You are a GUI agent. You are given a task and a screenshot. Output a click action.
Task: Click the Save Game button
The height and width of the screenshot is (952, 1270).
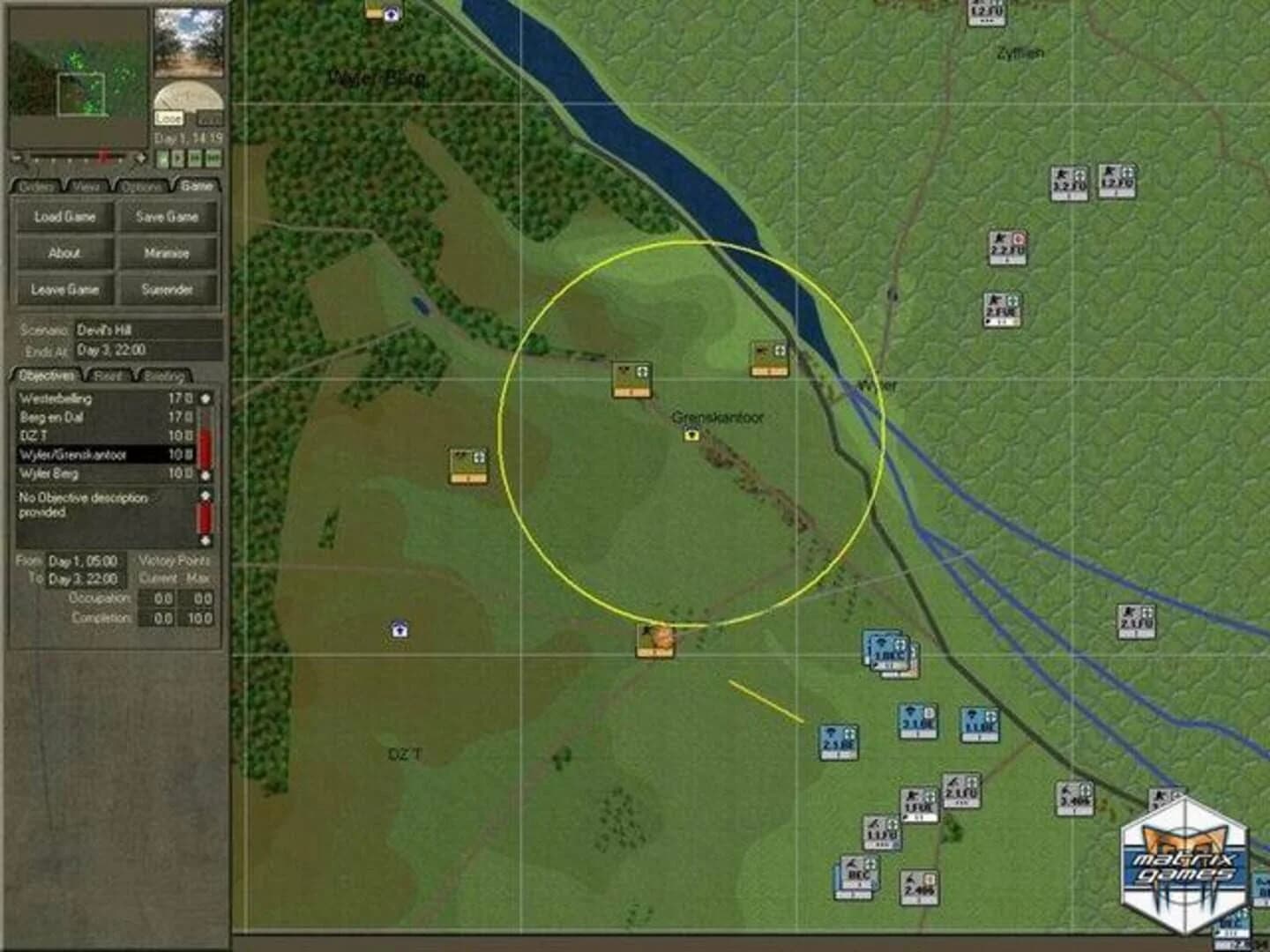[168, 217]
